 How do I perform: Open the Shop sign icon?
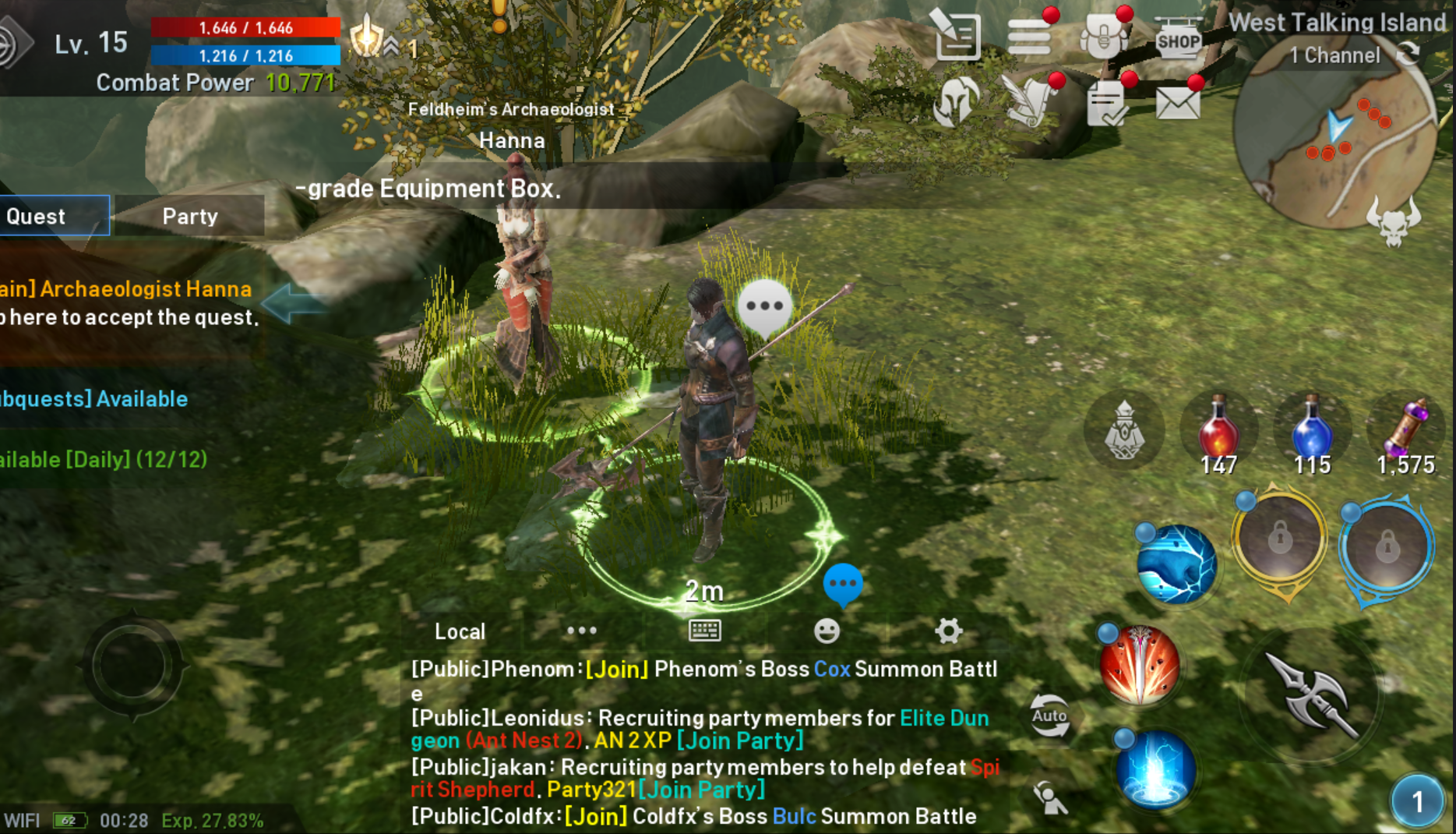pyautogui.click(x=1178, y=39)
